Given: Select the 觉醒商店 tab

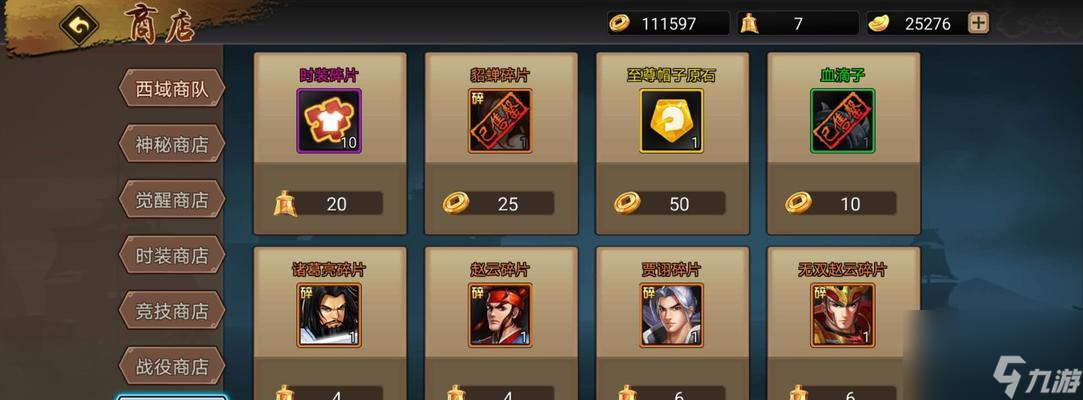Looking at the screenshot, I should tap(172, 199).
